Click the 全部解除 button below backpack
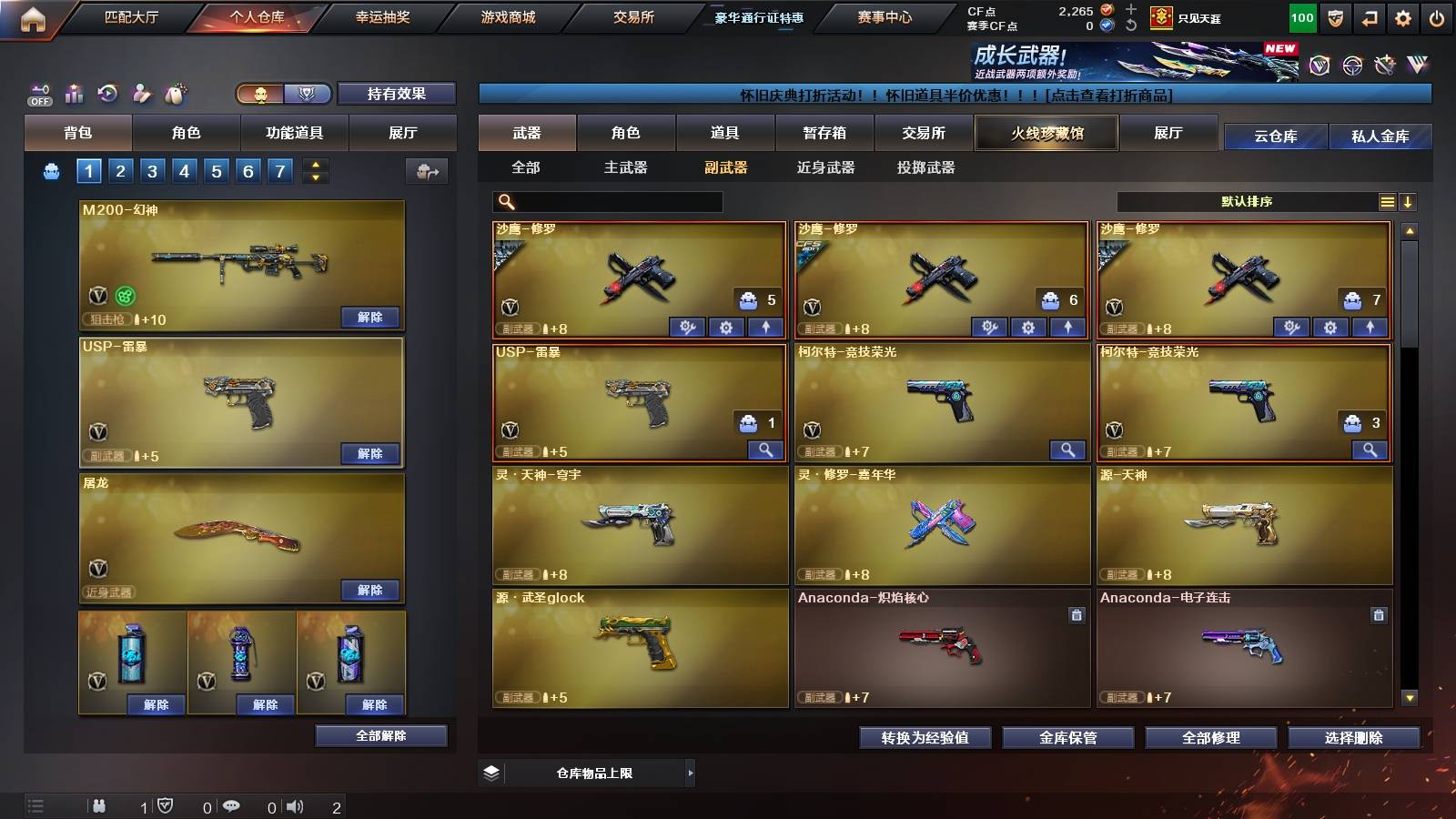1456x819 pixels. pyautogui.click(x=382, y=735)
